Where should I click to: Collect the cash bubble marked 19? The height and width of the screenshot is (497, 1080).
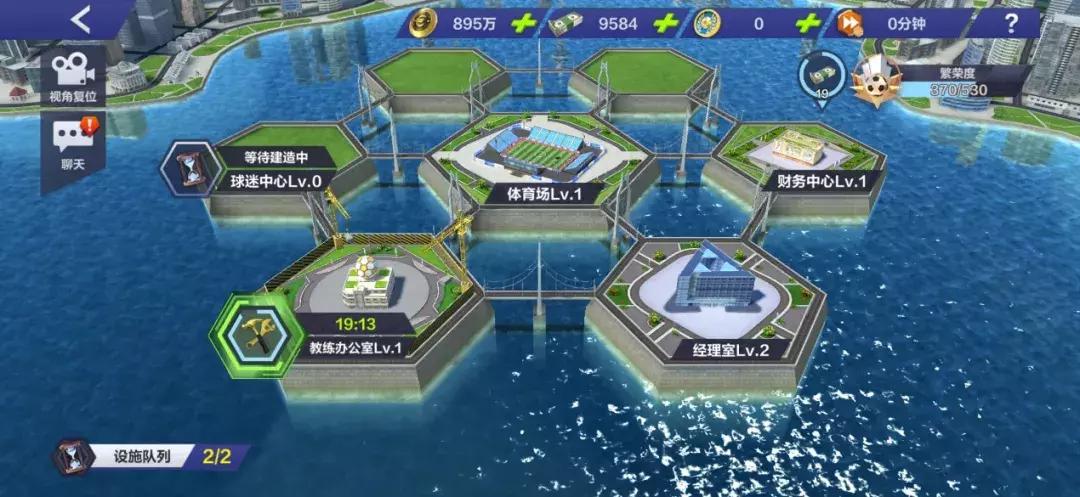[820, 75]
